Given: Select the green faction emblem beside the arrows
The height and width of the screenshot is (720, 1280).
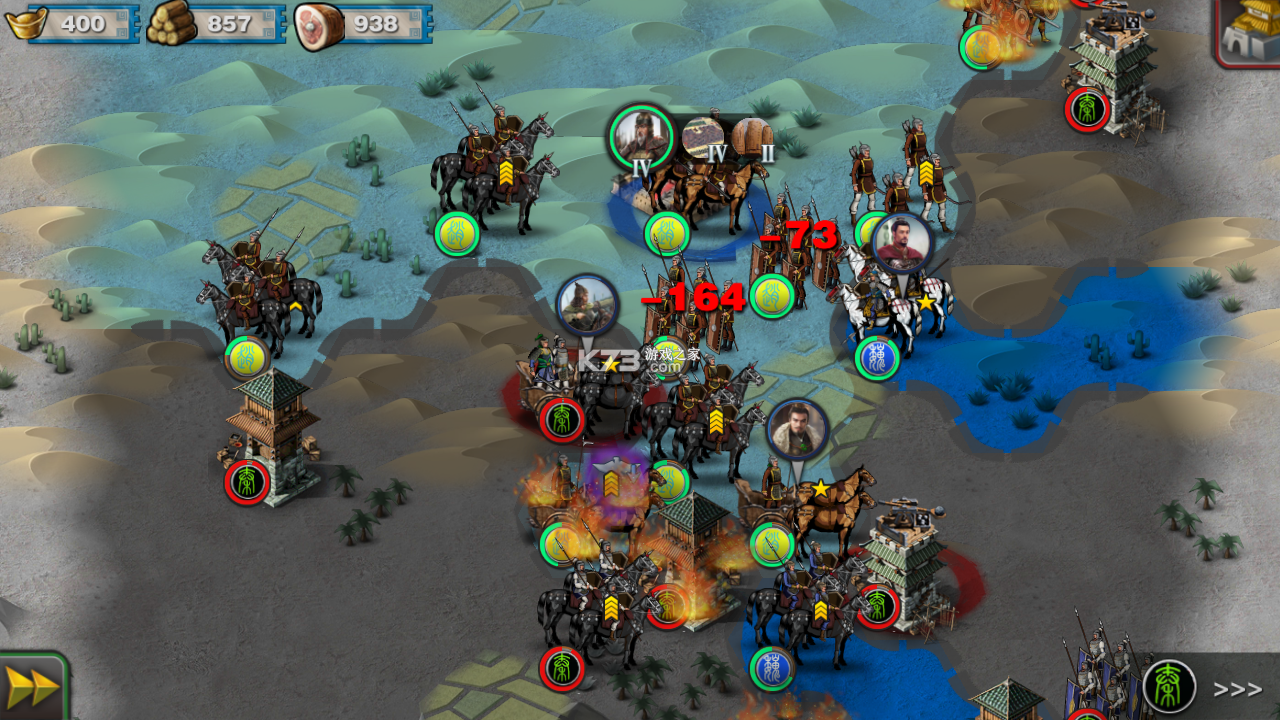Looking at the screenshot, I should click(1169, 687).
